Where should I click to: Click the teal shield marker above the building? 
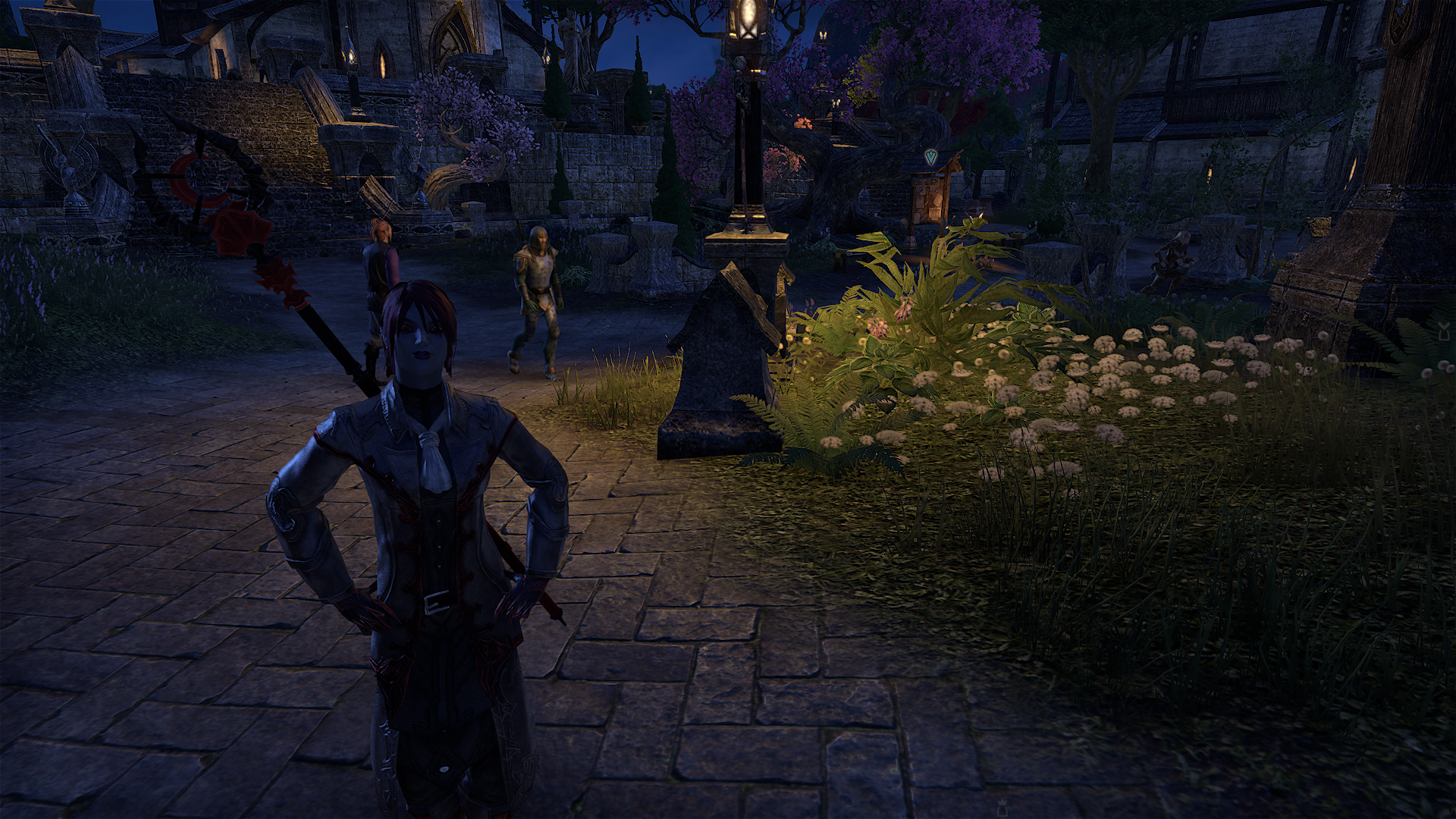point(930,158)
